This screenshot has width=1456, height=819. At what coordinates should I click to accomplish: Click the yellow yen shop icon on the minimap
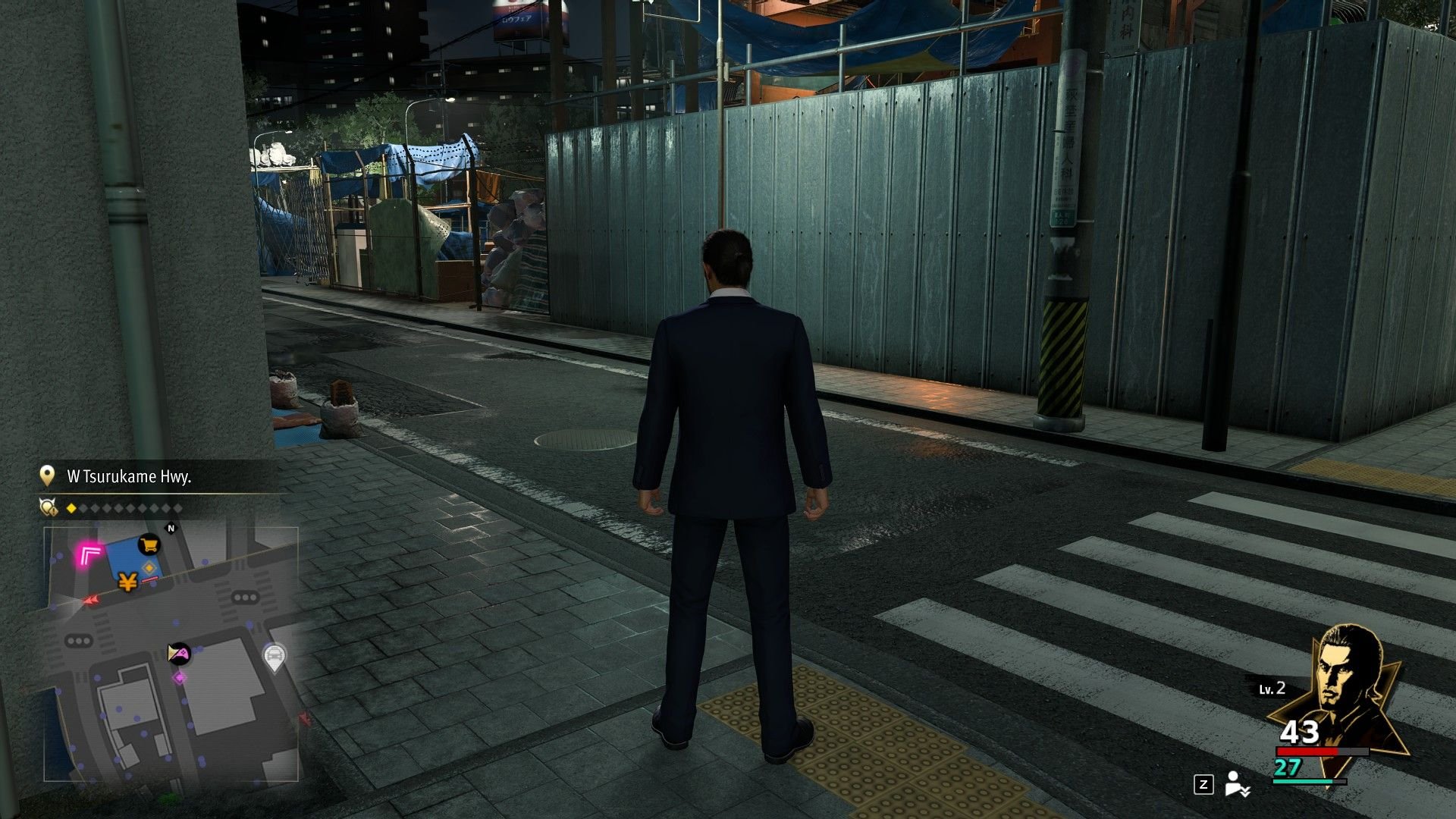[x=126, y=582]
